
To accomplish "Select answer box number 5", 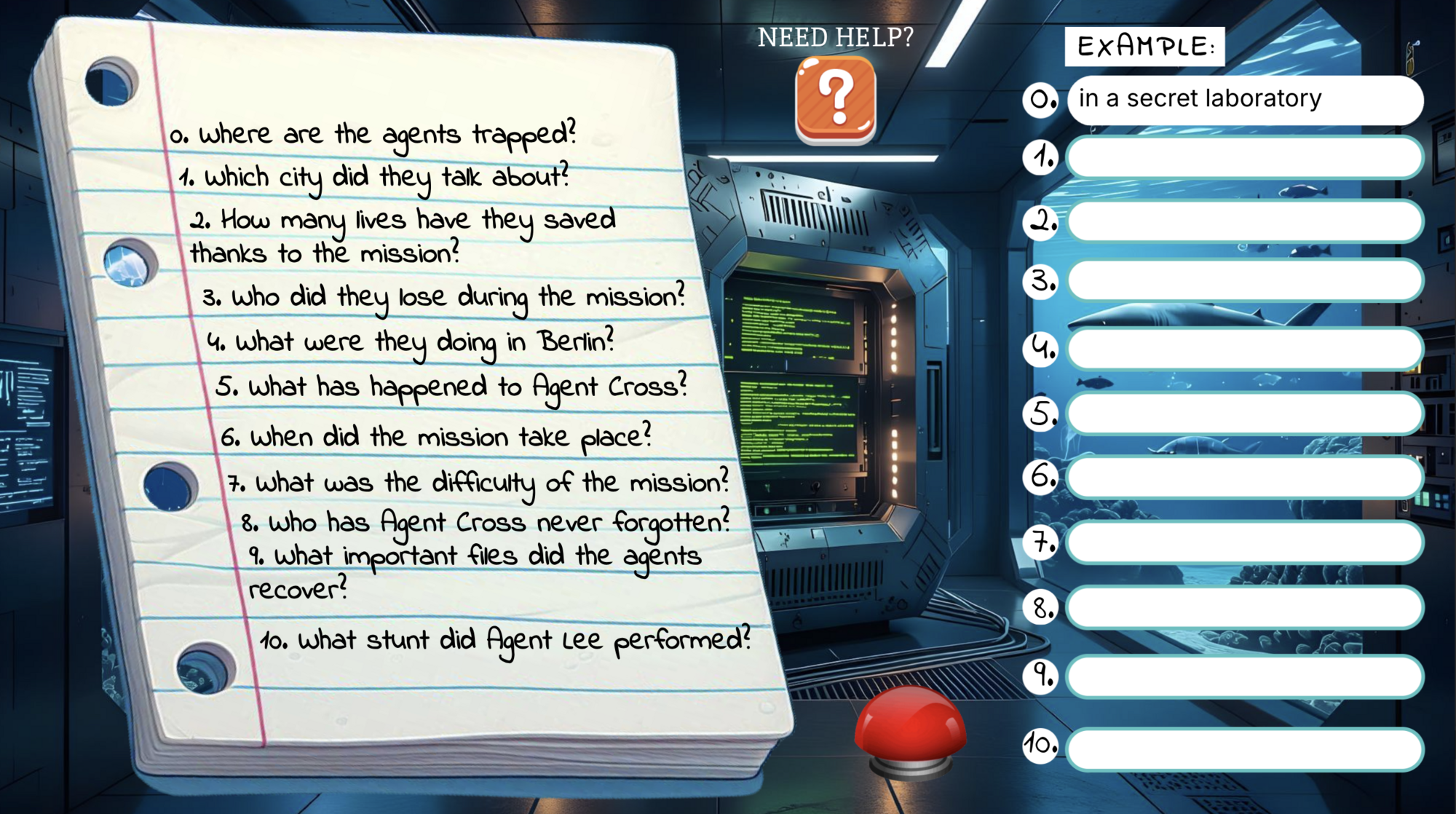I will tap(1244, 413).
